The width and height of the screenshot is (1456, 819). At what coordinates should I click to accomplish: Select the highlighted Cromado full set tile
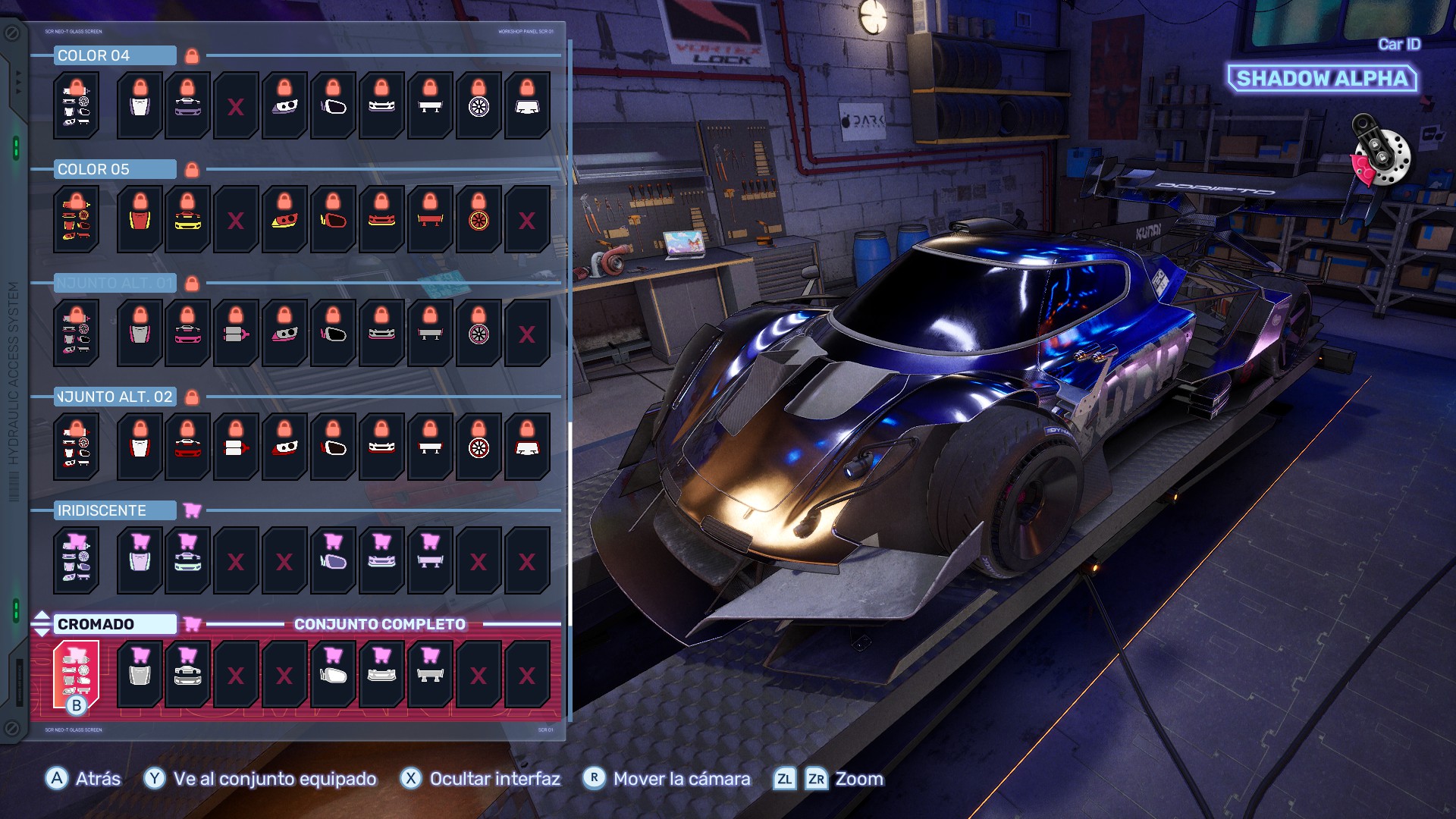click(x=76, y=674)
